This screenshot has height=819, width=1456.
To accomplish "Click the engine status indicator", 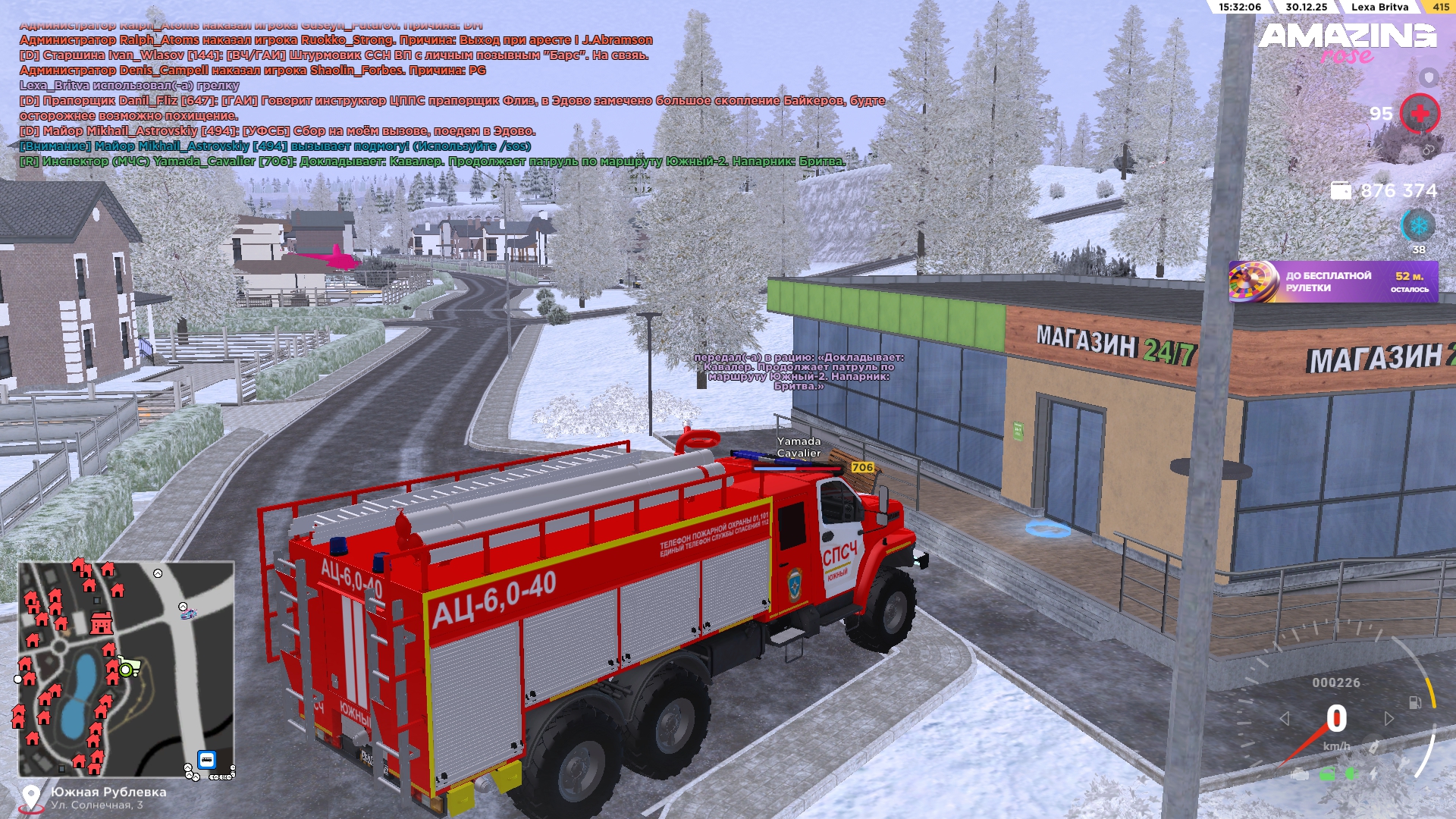I will 1300,774.
